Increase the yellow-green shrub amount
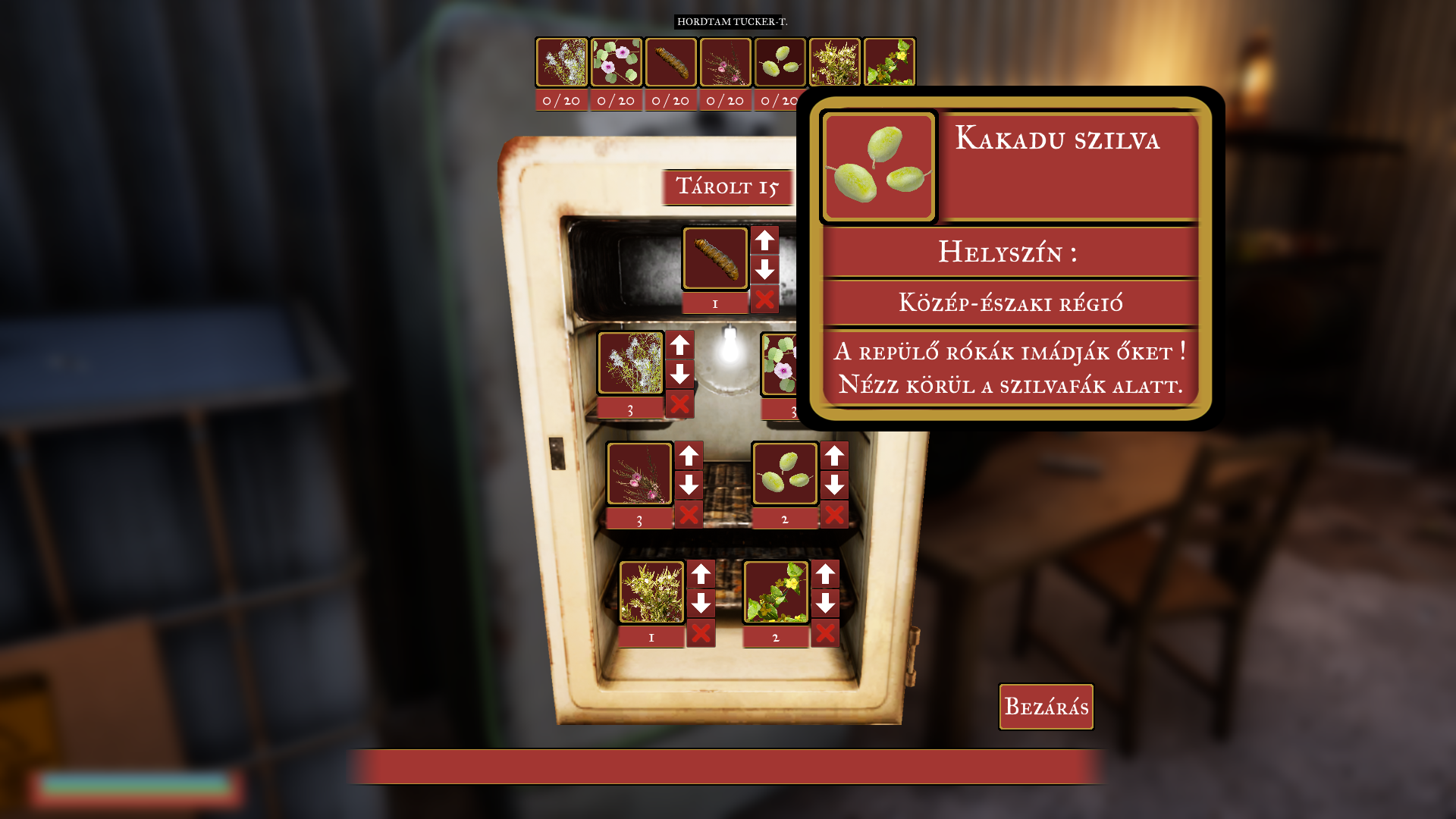Image resolution: width=1456 pixels, height=819 pixels. (701, 574)
